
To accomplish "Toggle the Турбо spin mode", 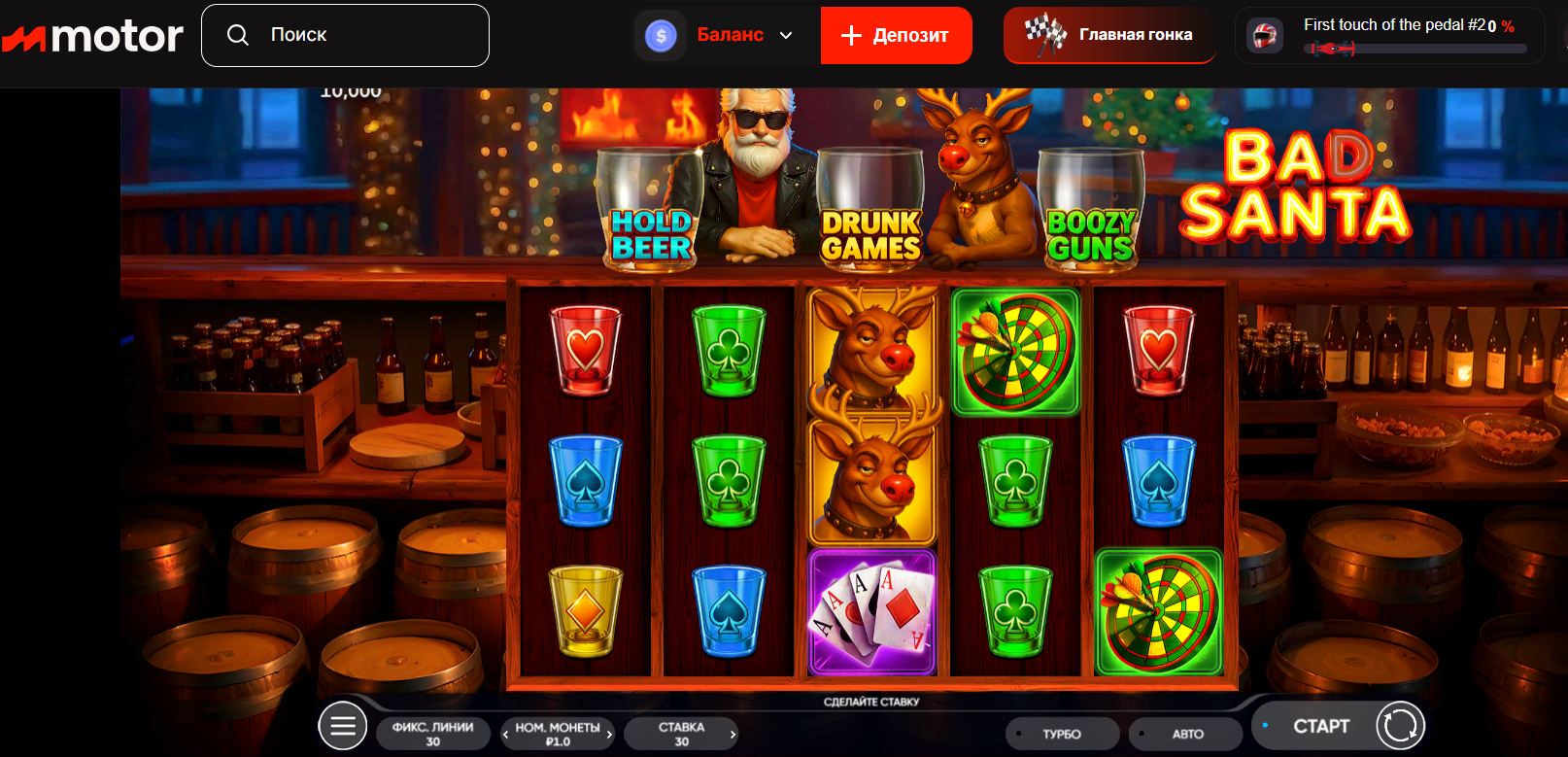I will [1055, 734].
